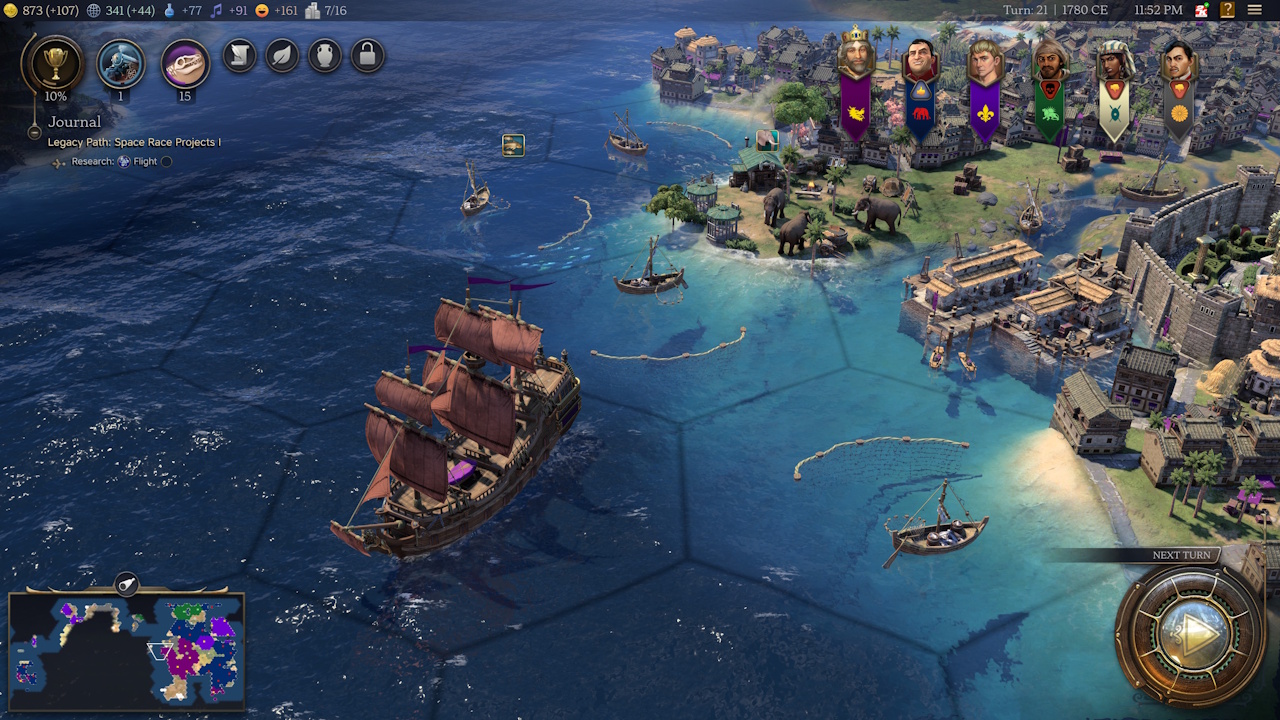
Task: Click the padlock icon in the top row
Action: 367,56
